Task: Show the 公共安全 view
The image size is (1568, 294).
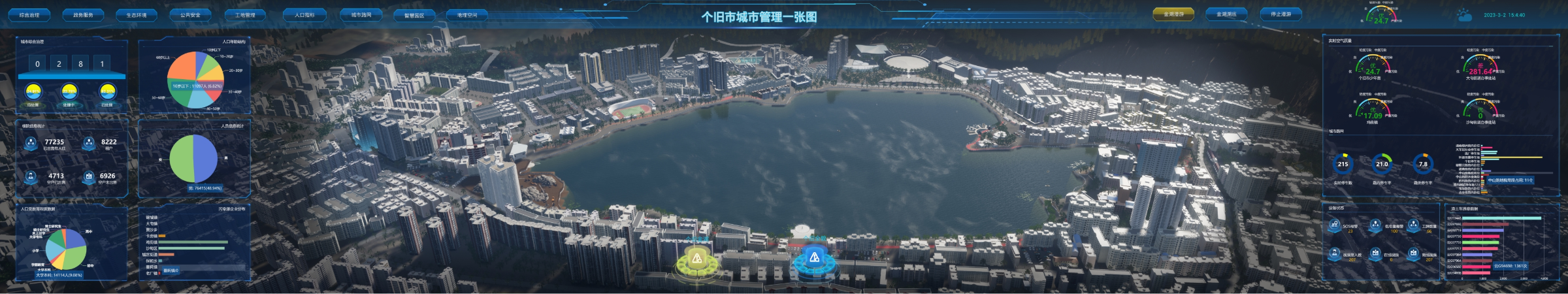Action: click(190, 14)
